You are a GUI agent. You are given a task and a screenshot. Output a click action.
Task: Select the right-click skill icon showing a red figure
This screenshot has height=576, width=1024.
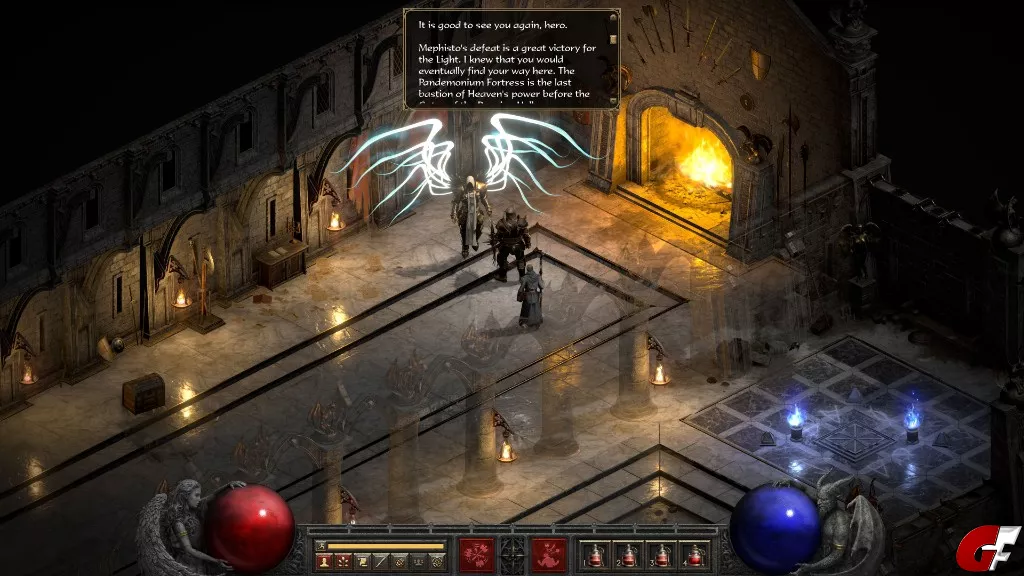click(549, 554)
